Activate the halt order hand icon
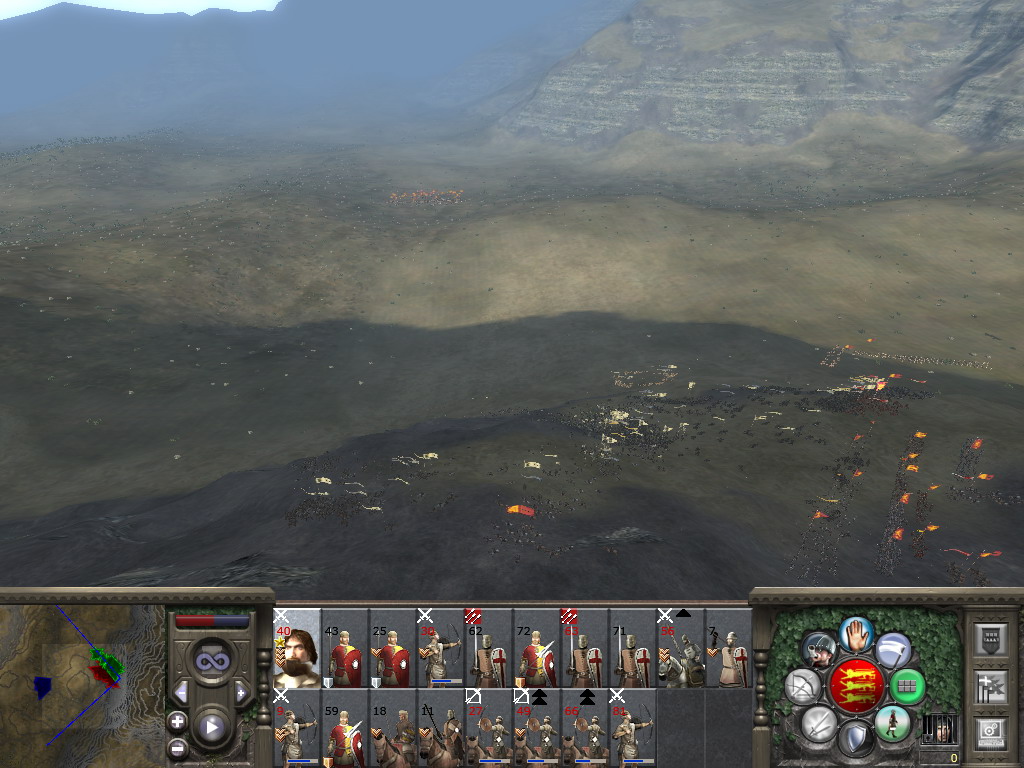Screen dimensions: 1024x768 coord(857,632)
